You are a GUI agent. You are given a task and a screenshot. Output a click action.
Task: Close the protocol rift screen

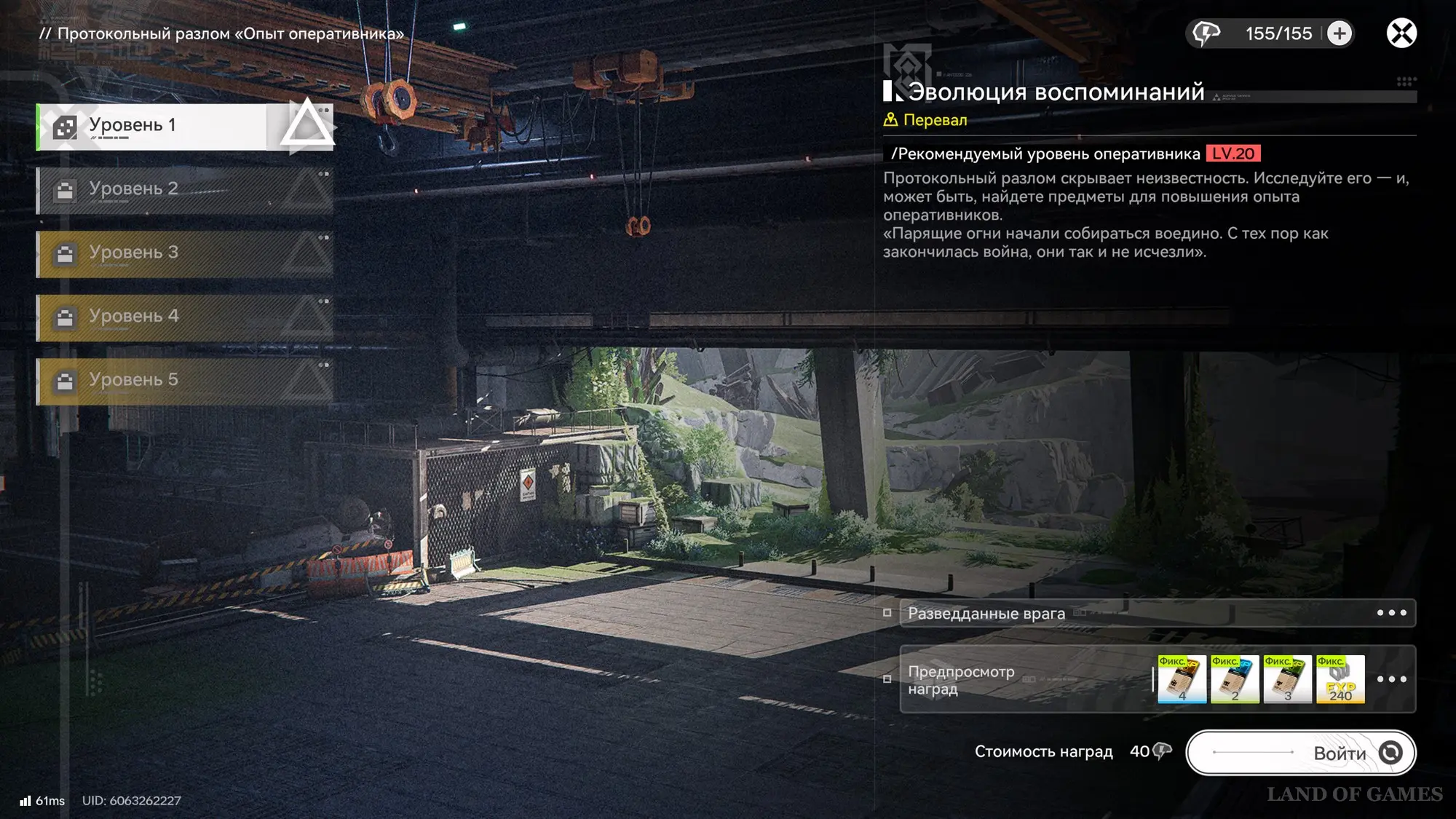coord(1401,33)
